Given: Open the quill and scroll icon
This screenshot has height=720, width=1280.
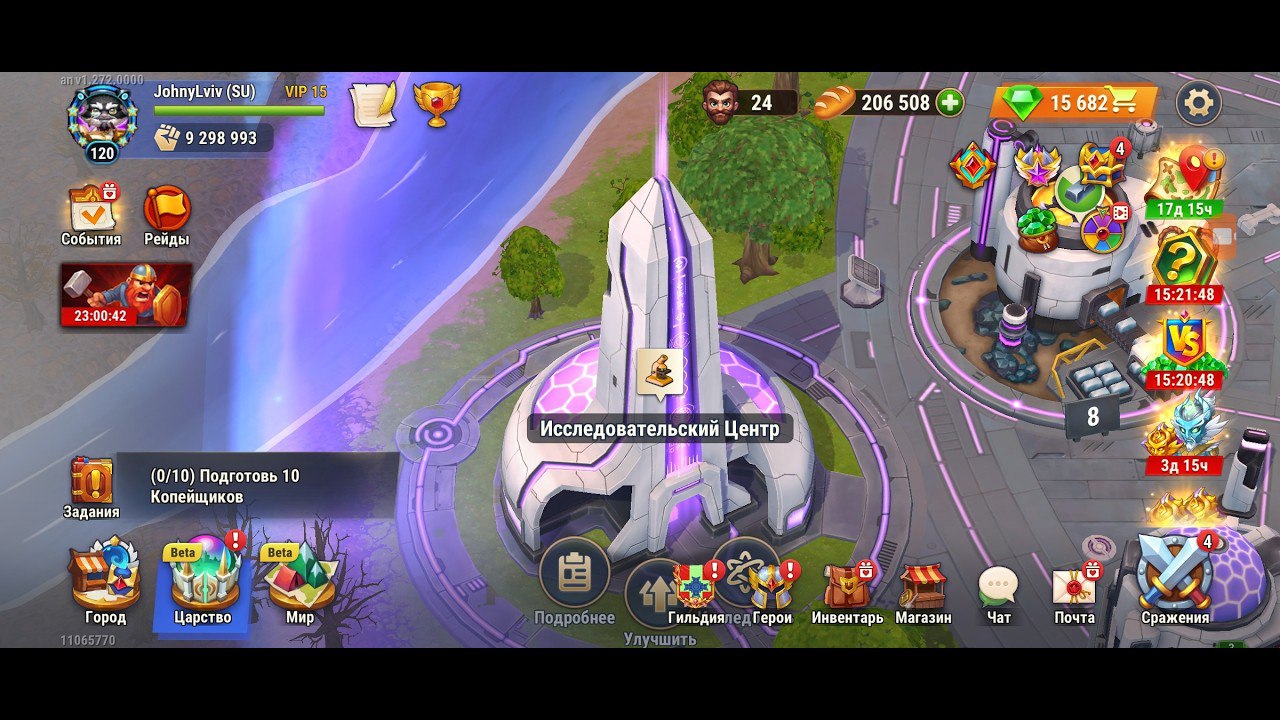Looking at the screenshot, I should coord(372,103).
